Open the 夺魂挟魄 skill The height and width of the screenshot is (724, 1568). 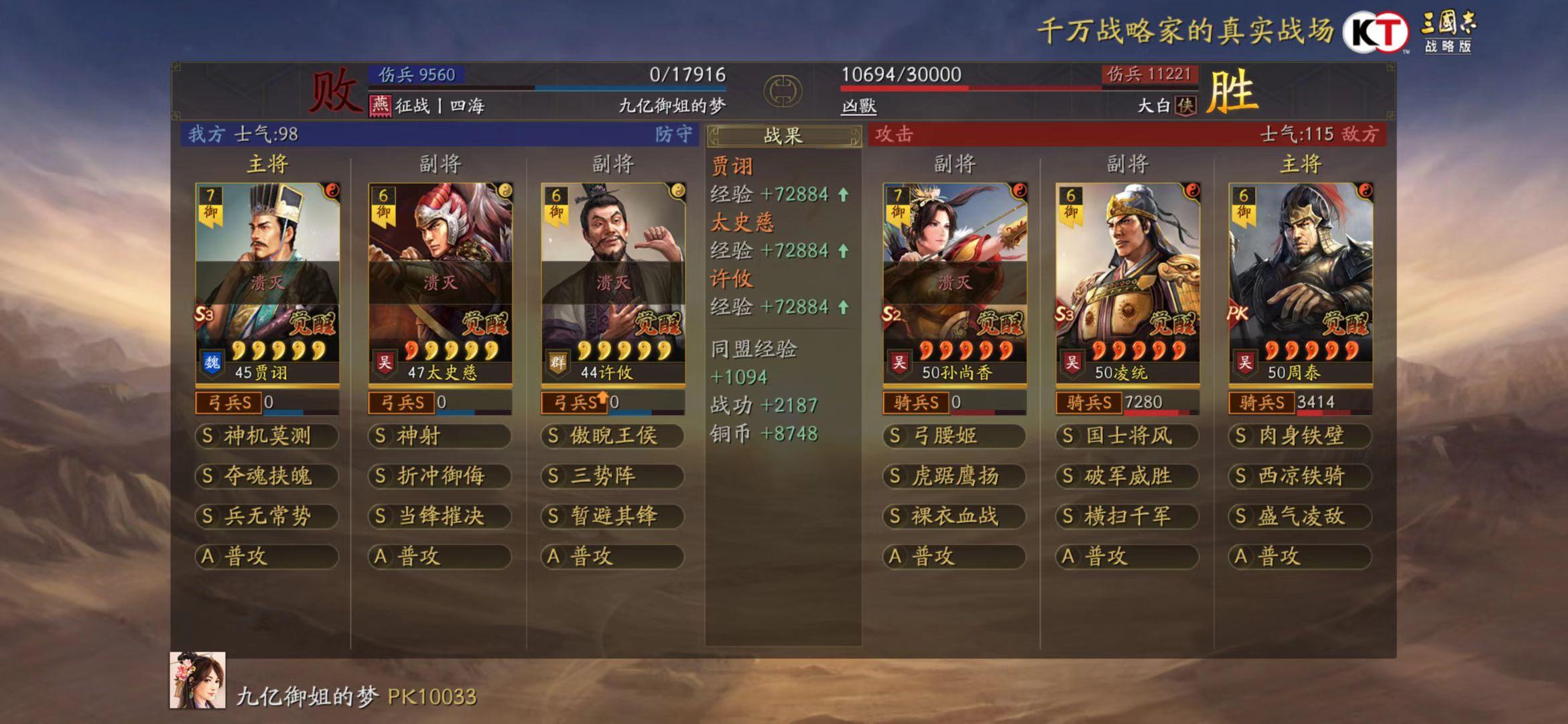267,477
